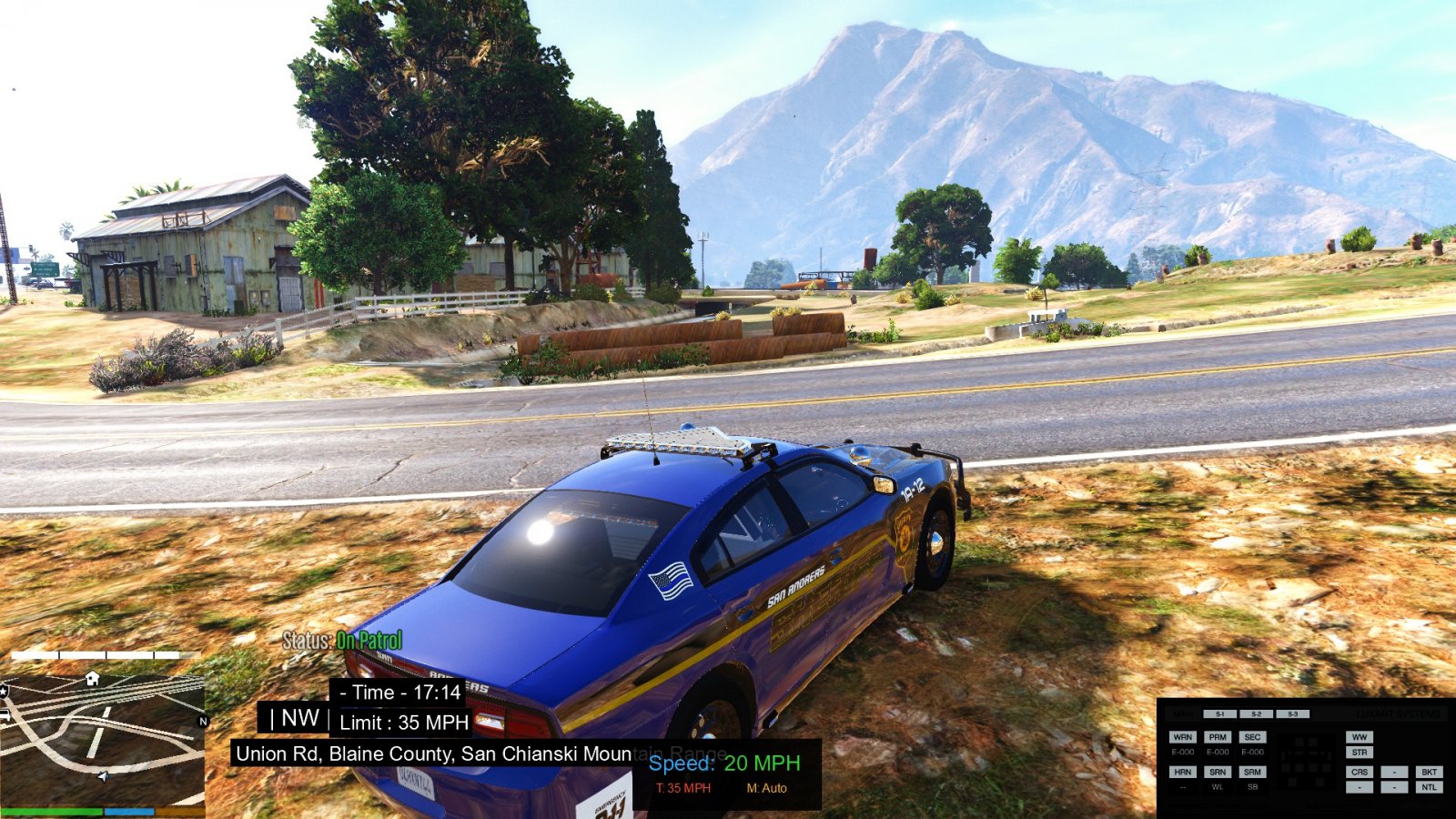The width and height of the screenshot is (1456, 819).
Task: Select the police star badge on the minimap
Action: tap(4, 693)
